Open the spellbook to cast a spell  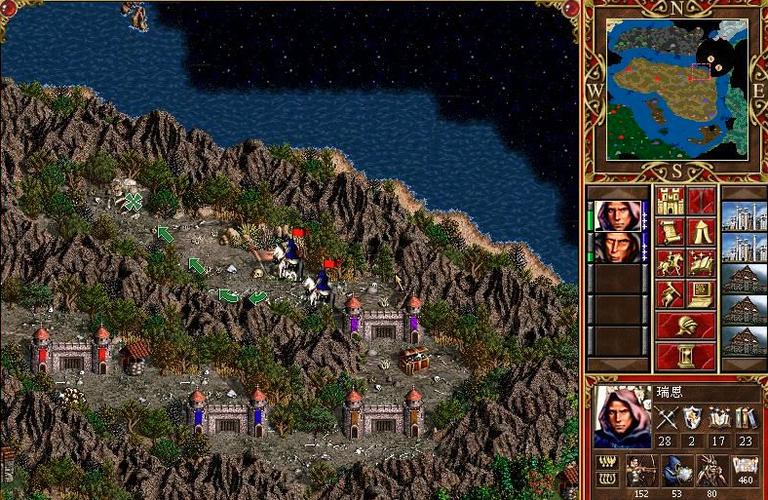coord(701,263)
